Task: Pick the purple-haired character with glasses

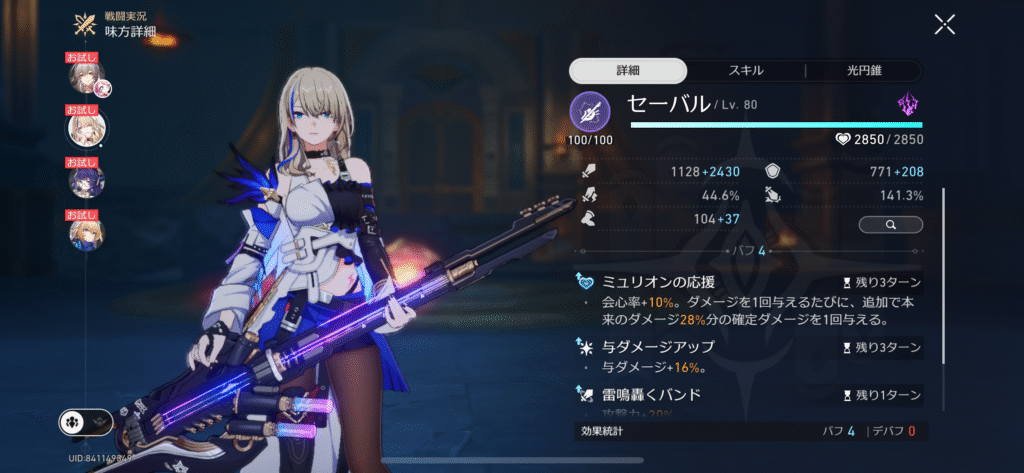Action: pos(85,181)
